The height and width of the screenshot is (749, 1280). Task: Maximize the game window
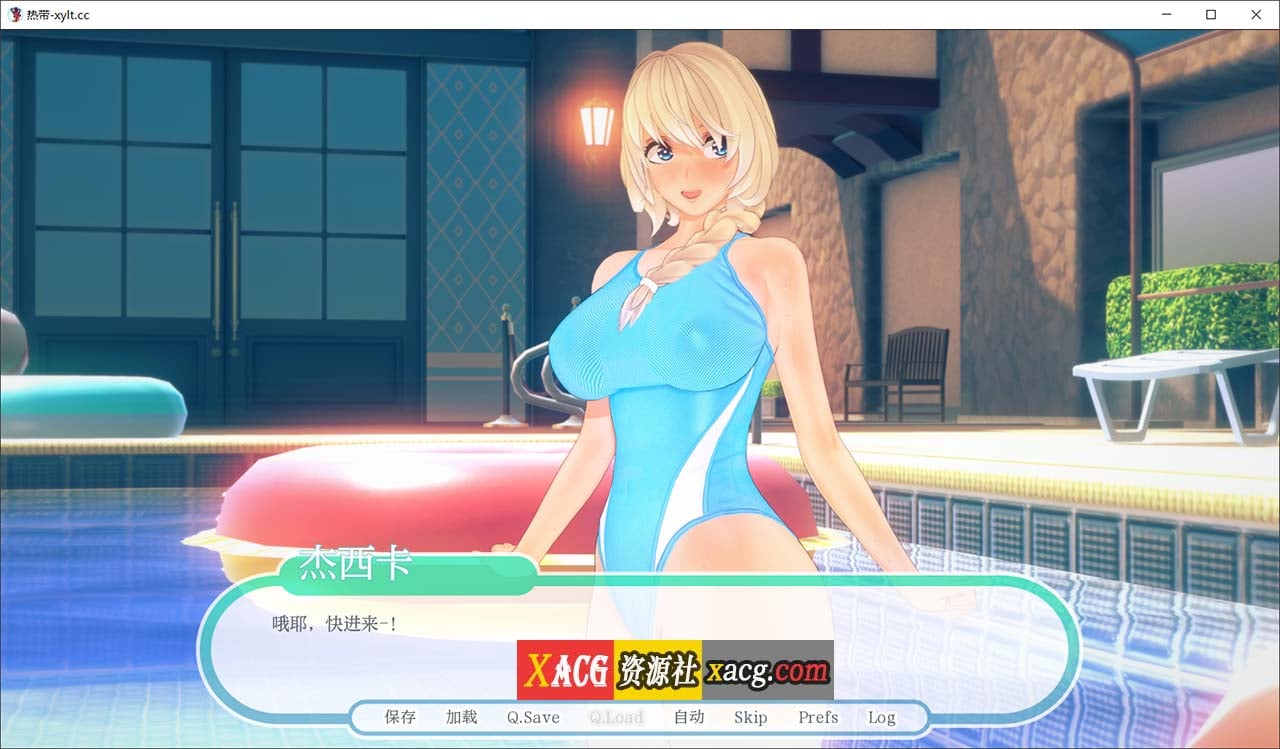click(x=1211, y=14)
